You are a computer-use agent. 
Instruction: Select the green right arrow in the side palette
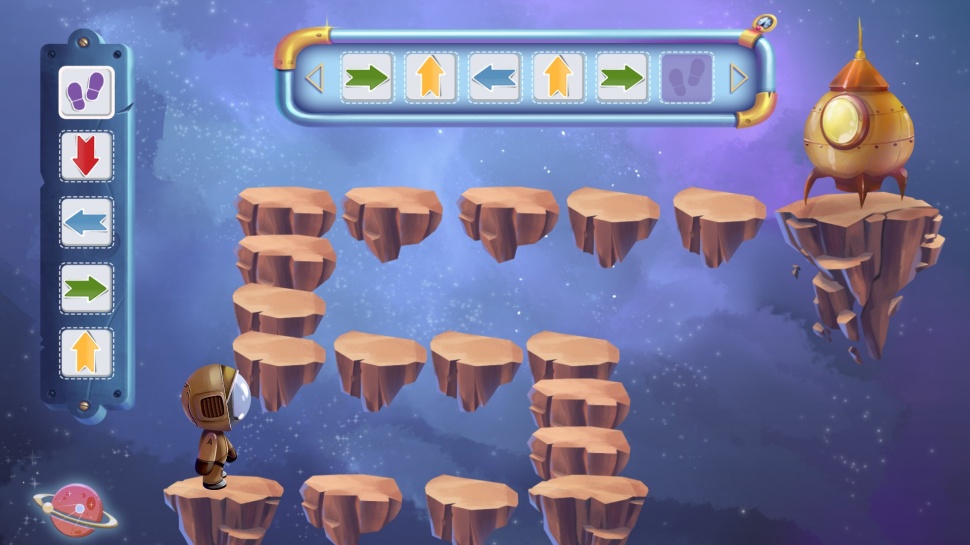tap(86, 288)
